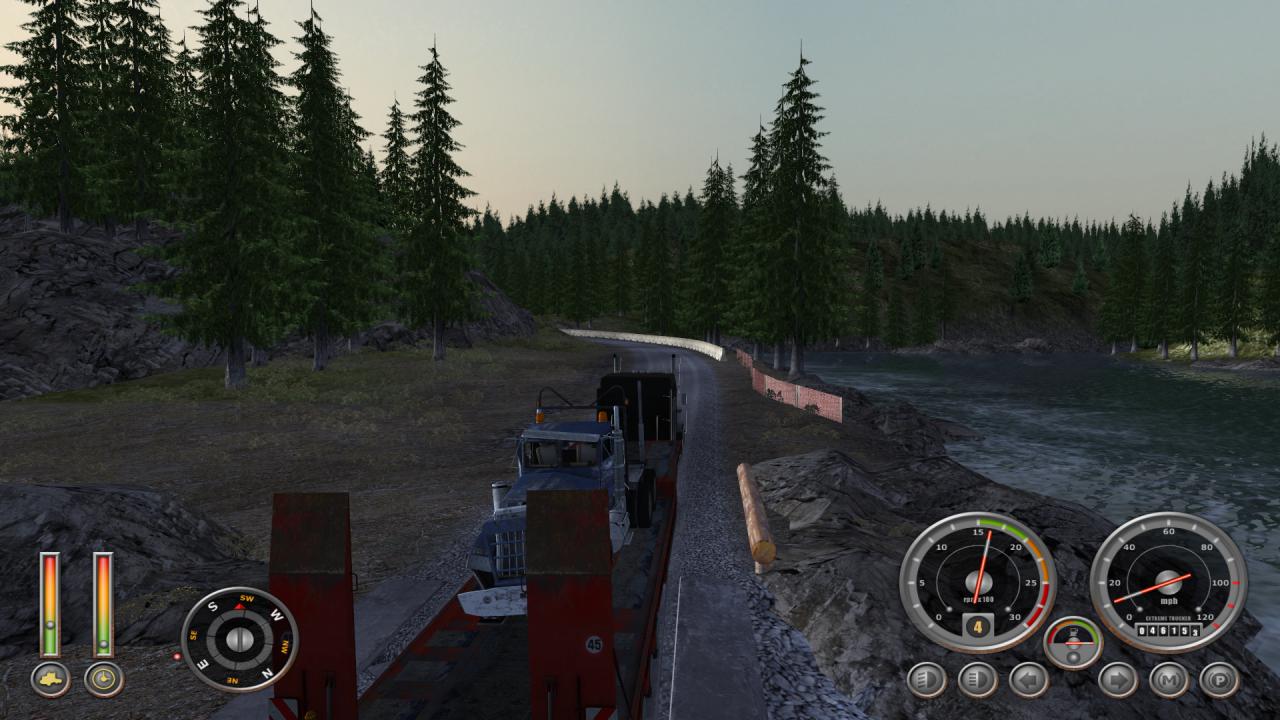Activate the left turn signal arrow
Image resolution: width=1280 pixels, height=720 pixels.
(1028, 680)
